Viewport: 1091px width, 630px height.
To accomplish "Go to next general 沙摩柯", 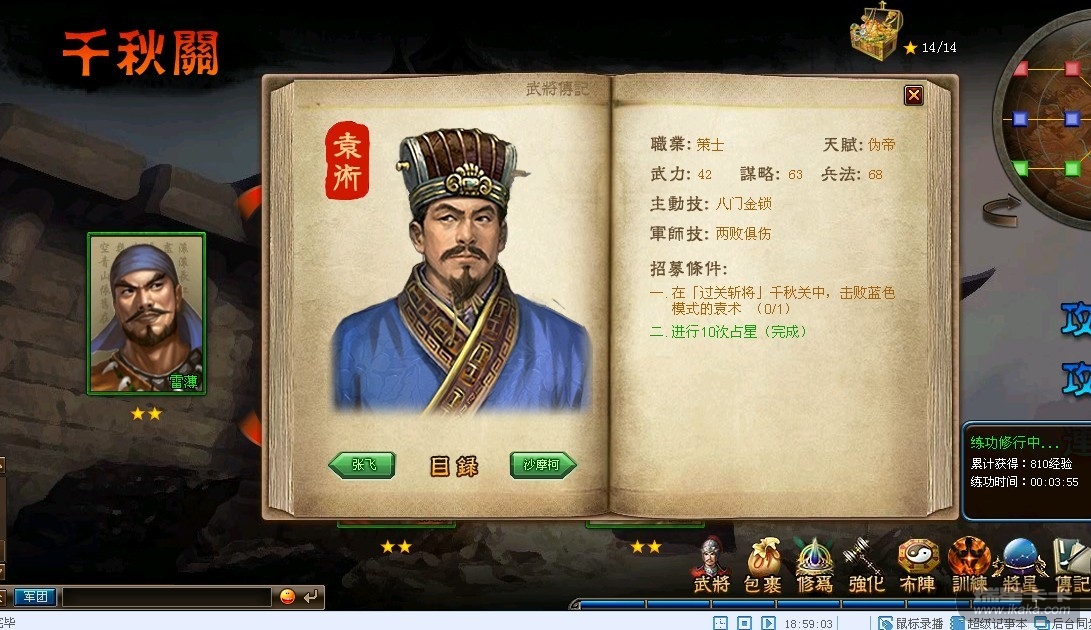I will coord(543,465).
